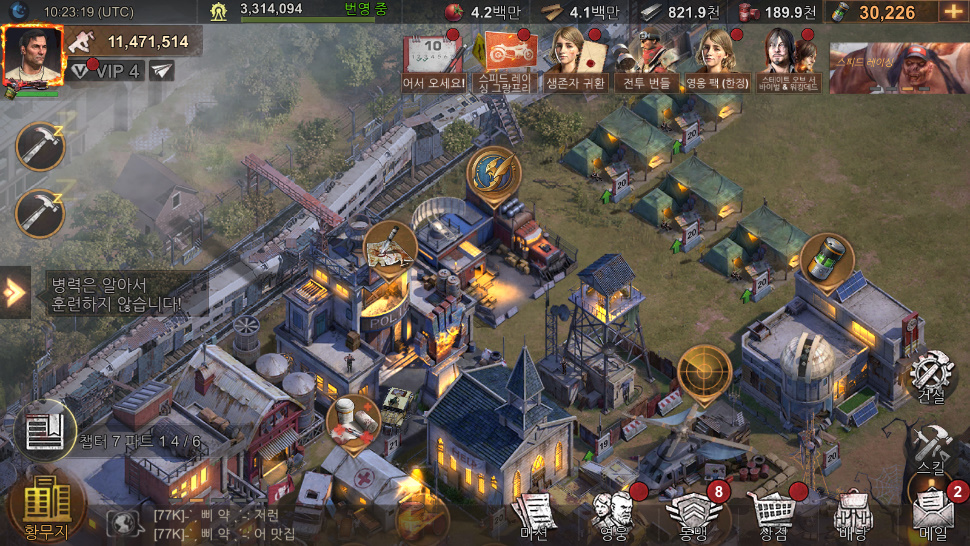The height and width of the screenshot is (546, 970).
Task: Expand the side panel with yellow arrow
Action: pos(14,292)
